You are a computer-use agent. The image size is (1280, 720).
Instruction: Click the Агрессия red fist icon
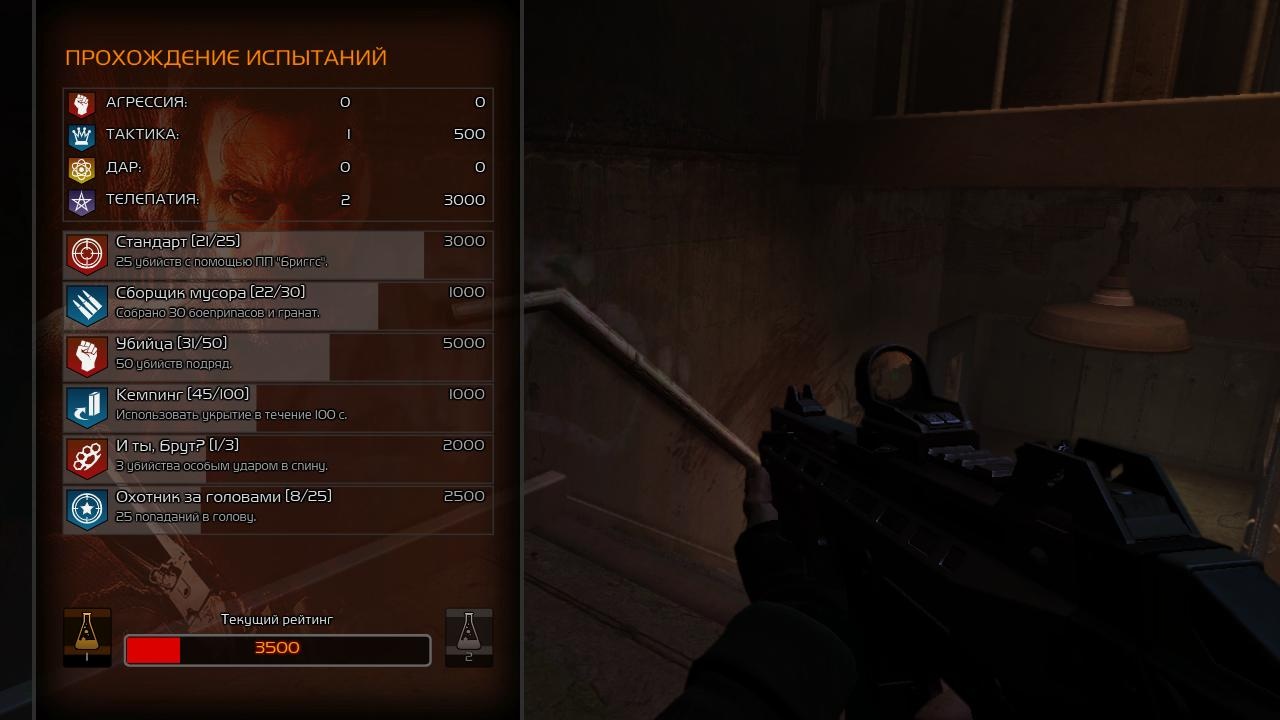[x=81, y=103]
